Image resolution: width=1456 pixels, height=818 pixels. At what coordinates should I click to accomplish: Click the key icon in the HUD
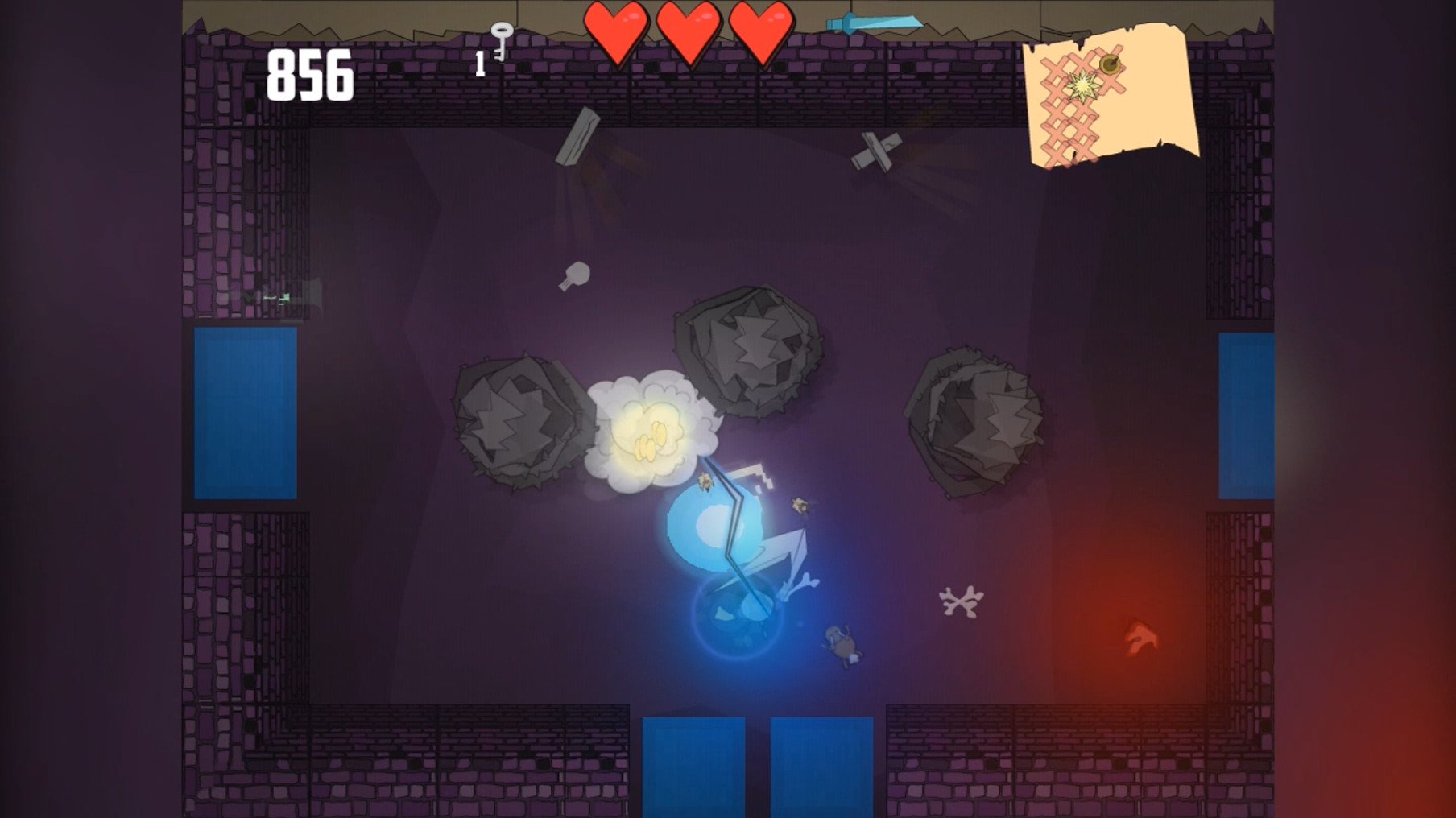point(503,39)
